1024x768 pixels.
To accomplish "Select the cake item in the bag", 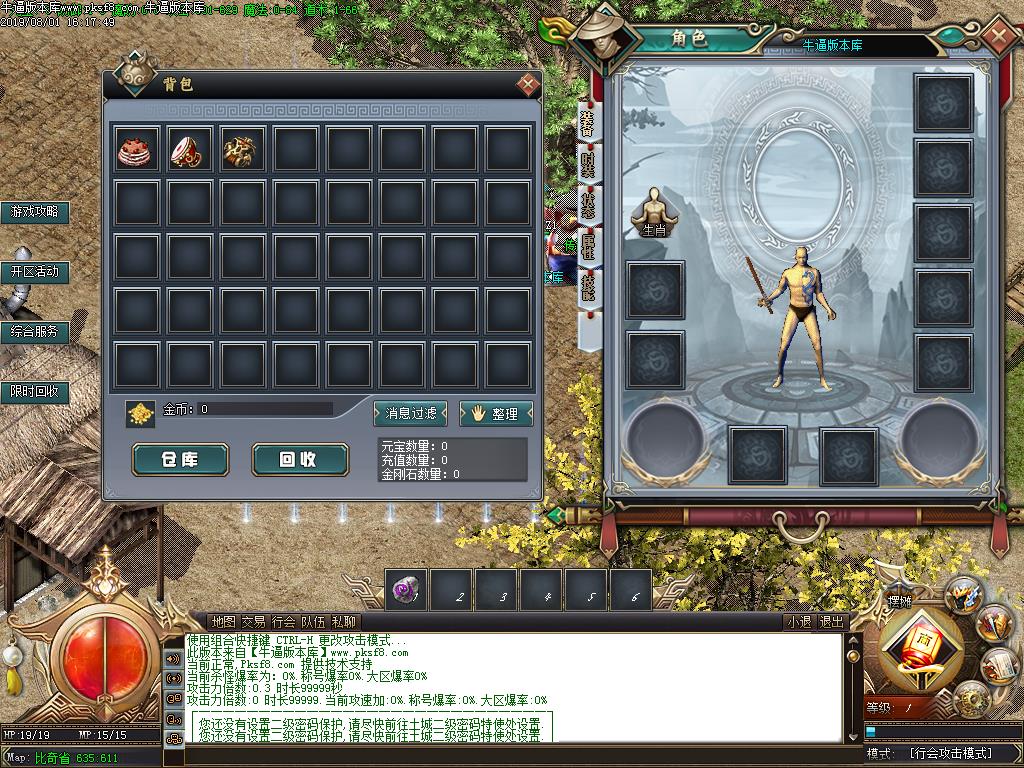I will click(136, 149).
